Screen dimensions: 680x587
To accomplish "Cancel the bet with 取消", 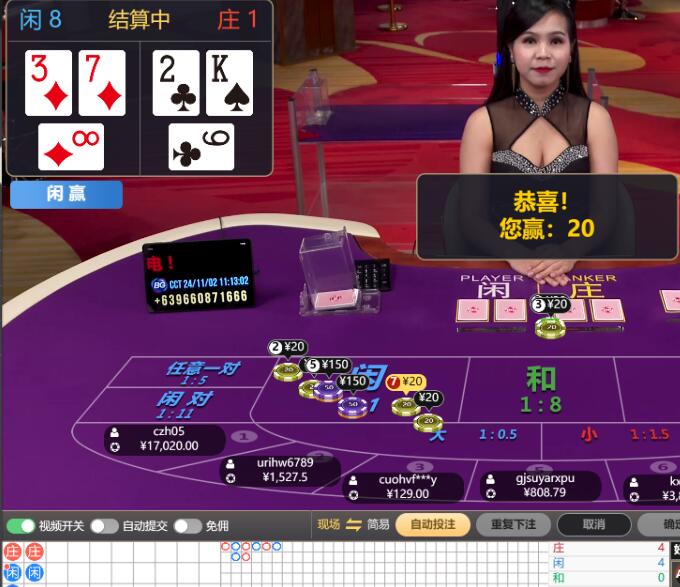I will (x=593, y=525).
